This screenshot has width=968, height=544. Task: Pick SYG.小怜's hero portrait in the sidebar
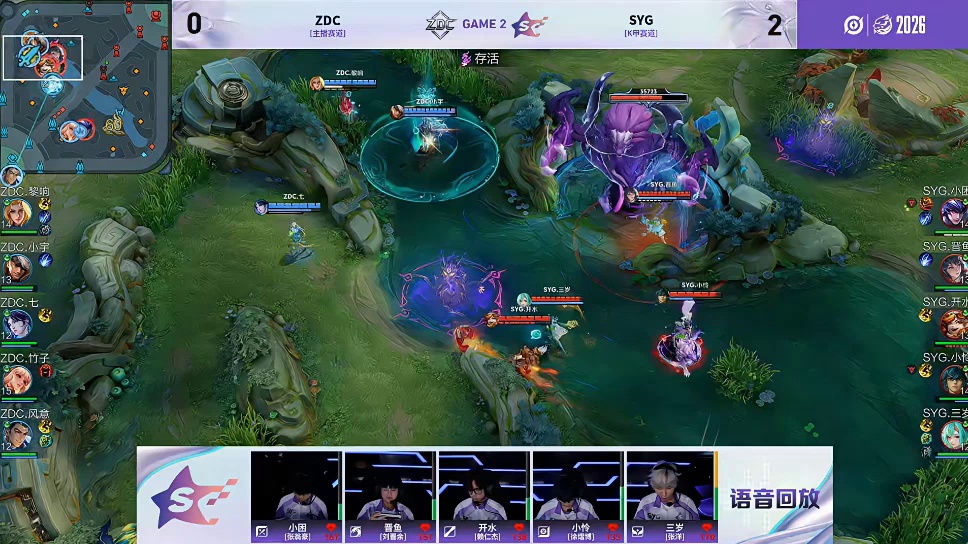pos(951,380)
